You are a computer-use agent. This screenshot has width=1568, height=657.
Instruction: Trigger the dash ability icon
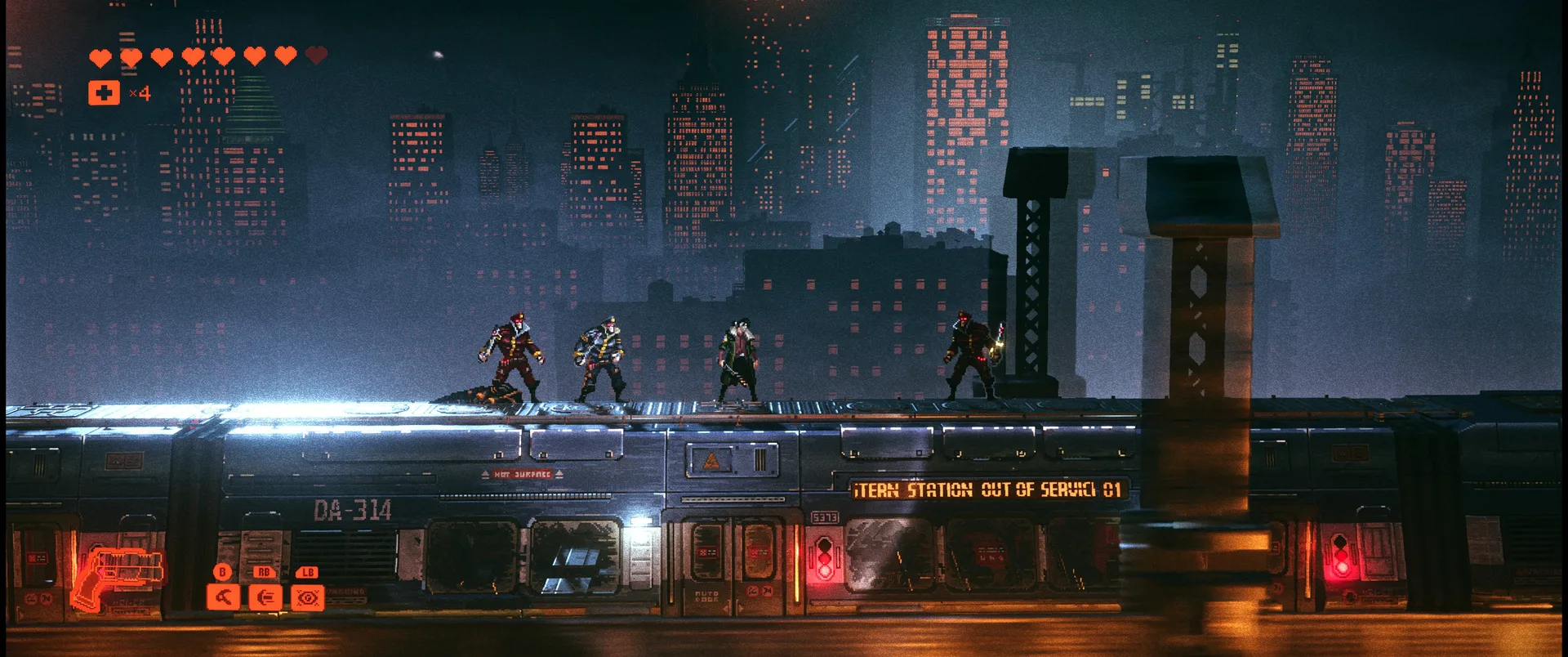point(265,597)
